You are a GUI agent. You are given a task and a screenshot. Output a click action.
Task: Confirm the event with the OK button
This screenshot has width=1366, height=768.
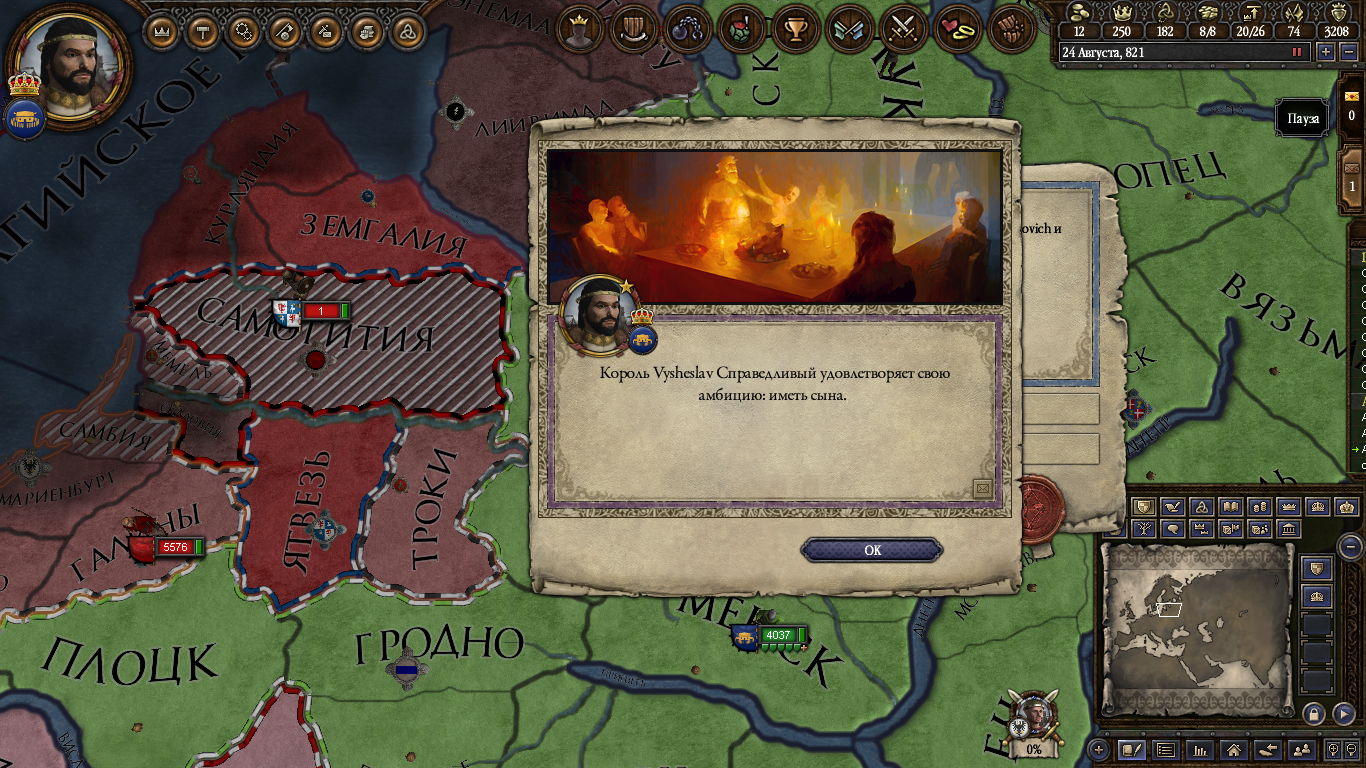pyautogui.click(x=872, y=550)
